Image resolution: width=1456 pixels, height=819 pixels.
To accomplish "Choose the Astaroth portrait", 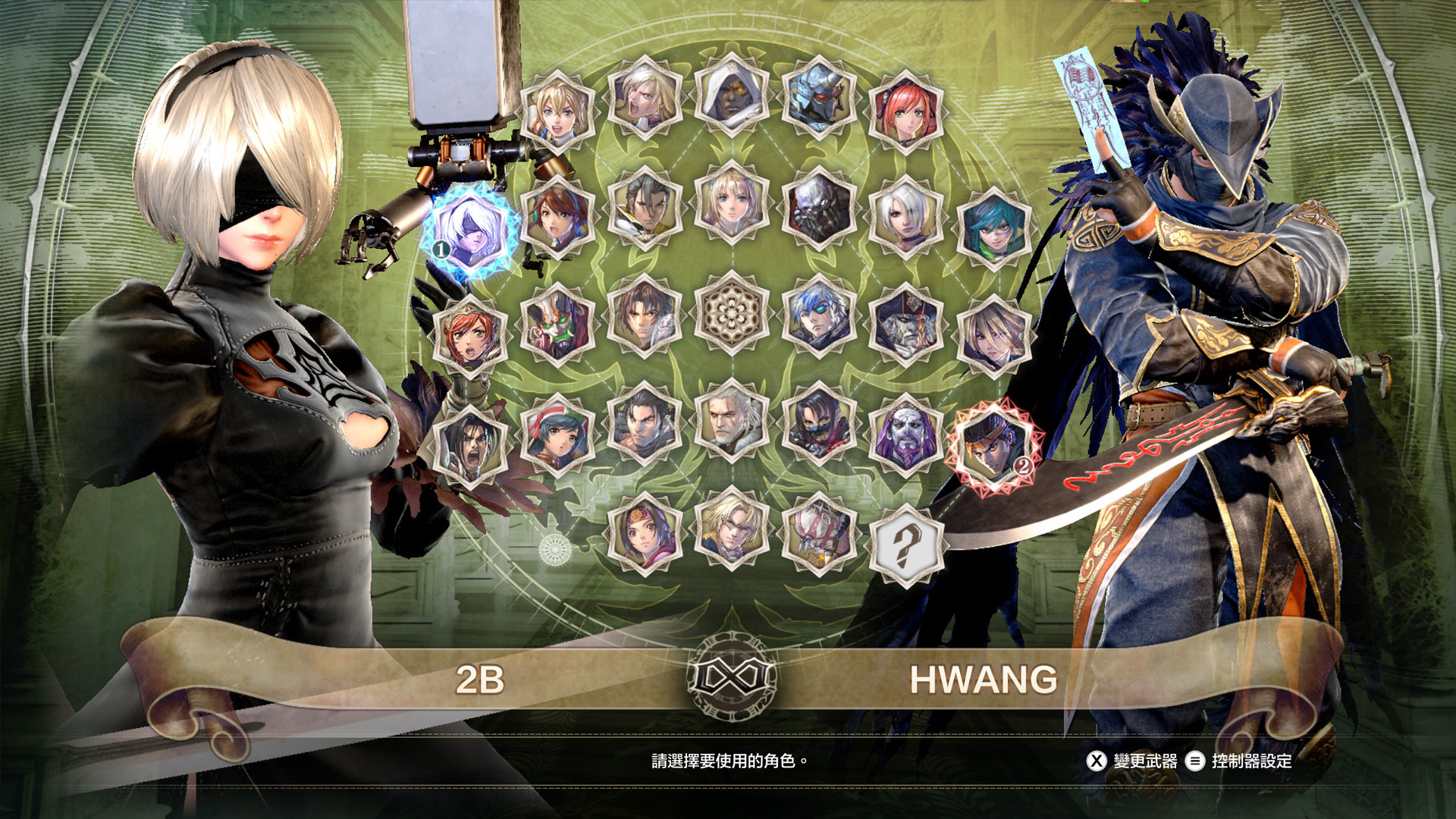I will click(819, 209).
